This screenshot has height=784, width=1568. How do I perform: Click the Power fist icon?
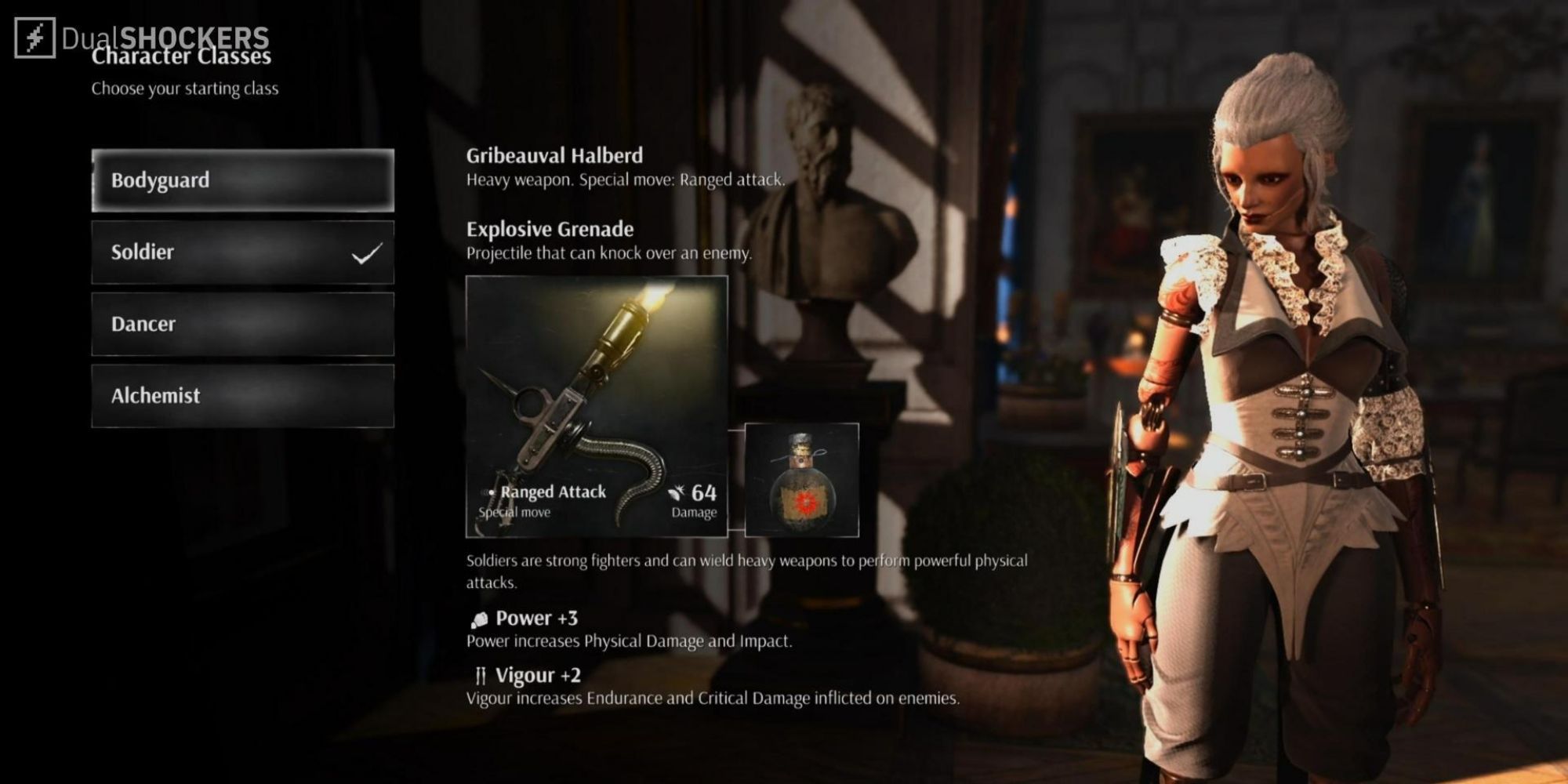[480, 619]
